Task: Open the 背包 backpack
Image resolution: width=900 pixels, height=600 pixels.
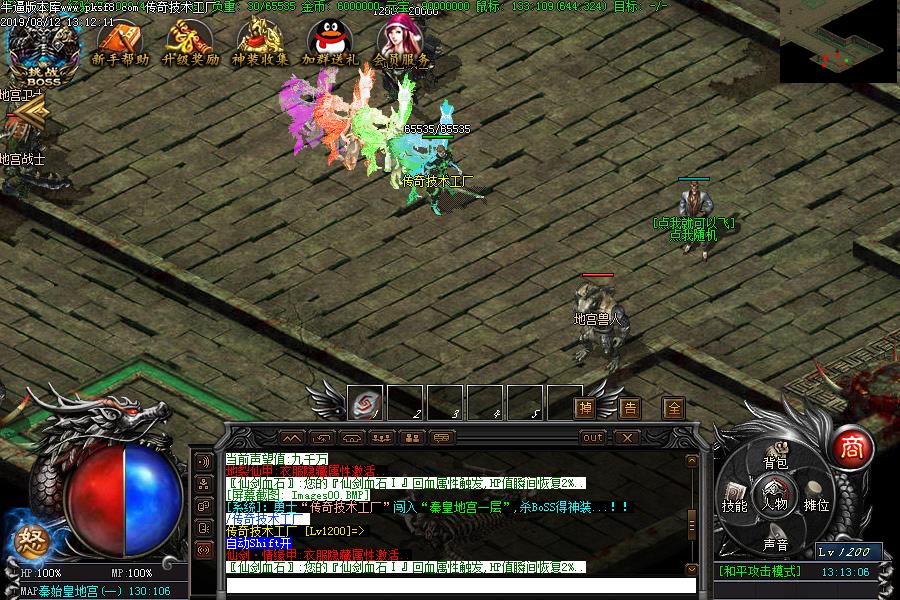Action: point(776,461)
